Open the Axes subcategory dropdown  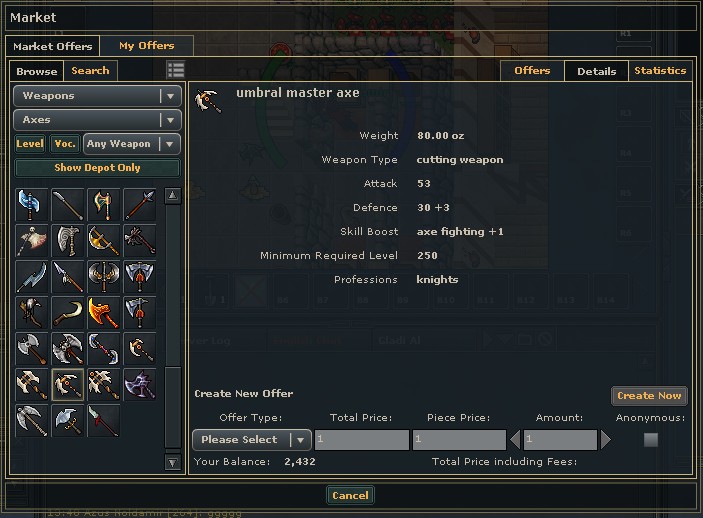tap(97, 120)
